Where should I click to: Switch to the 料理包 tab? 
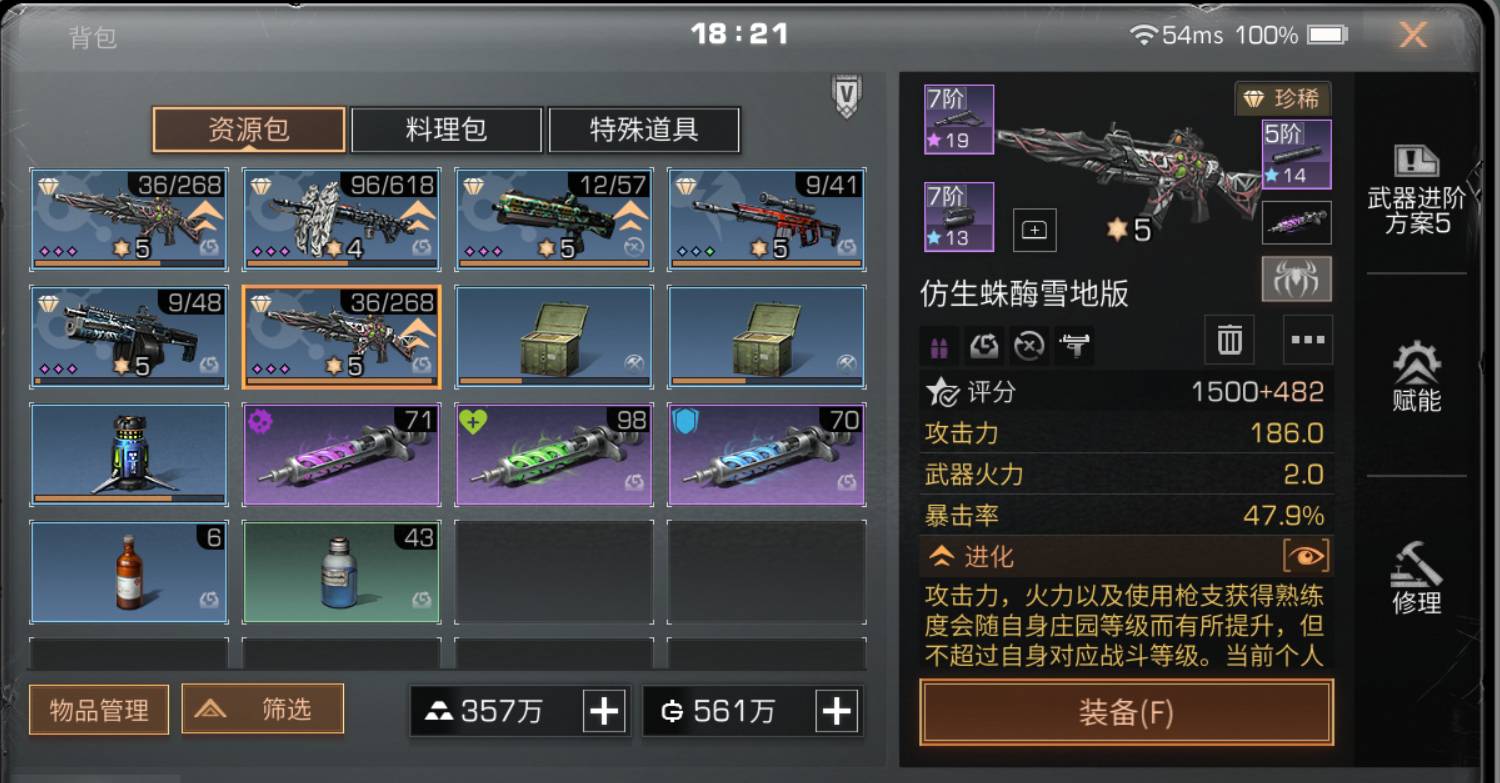[x=444, y=130]
